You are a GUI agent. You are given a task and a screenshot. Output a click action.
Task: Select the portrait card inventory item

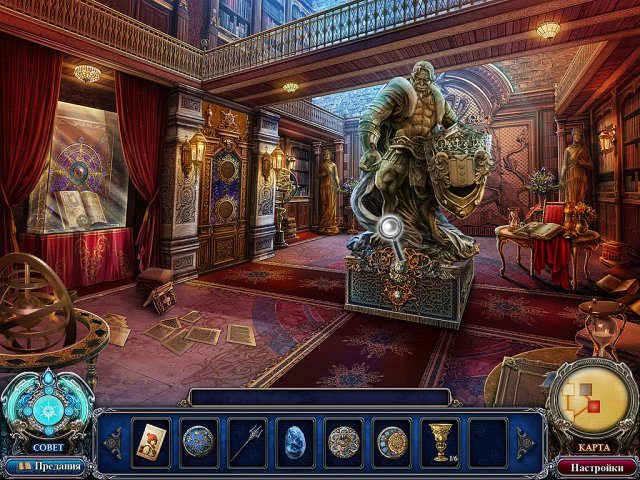tap(150, 441)
